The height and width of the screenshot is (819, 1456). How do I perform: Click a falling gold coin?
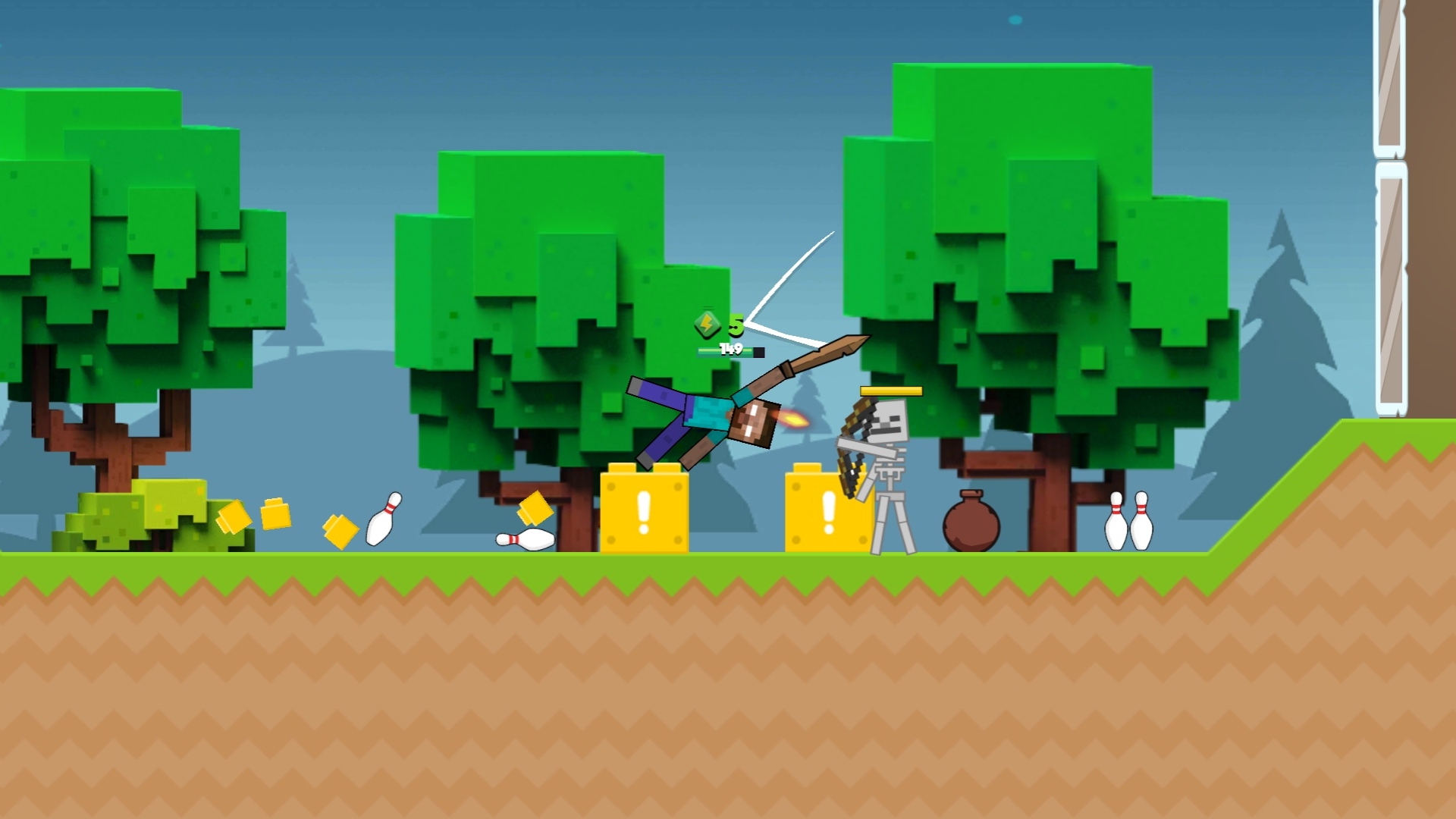(340, 531)
